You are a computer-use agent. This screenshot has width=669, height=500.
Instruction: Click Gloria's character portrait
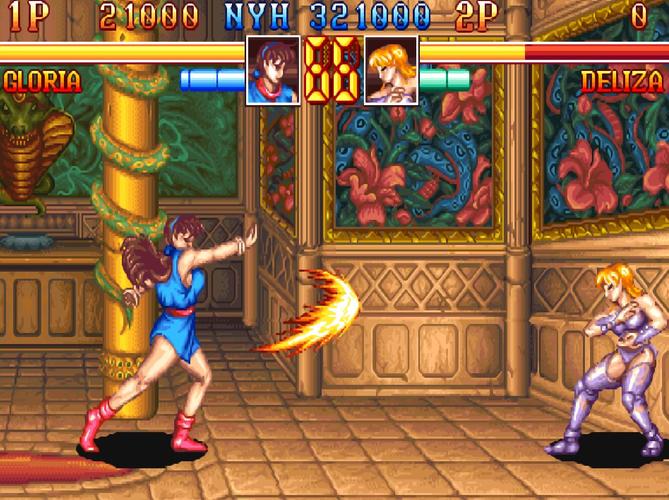pos(273,70)
